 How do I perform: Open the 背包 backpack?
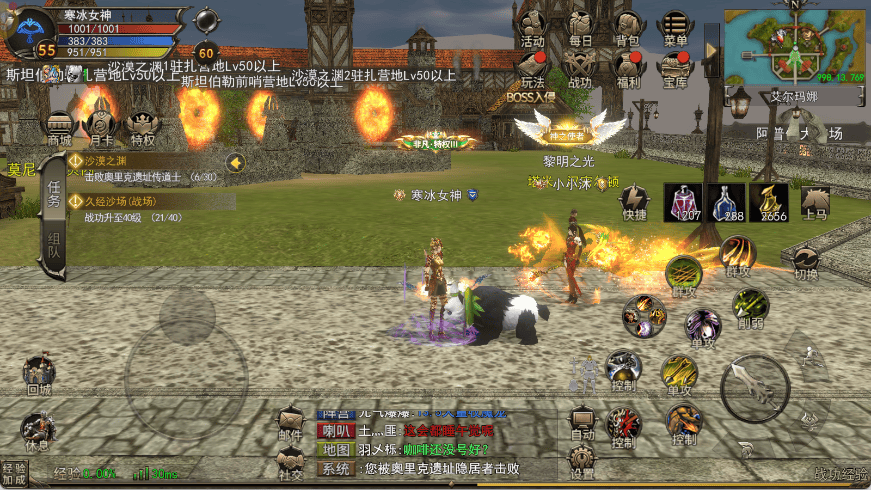point(627,28)
